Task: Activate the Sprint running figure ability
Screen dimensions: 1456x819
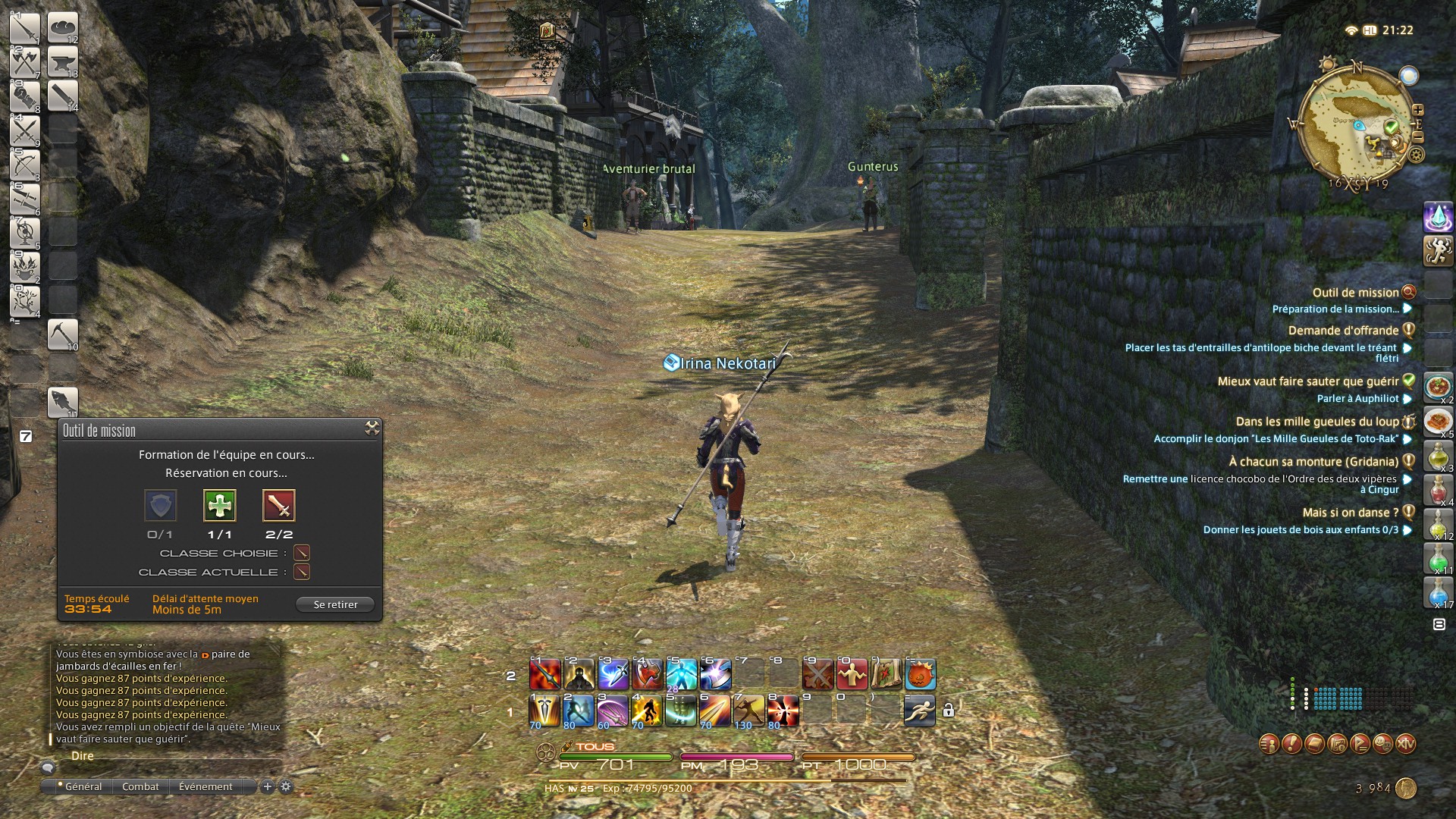Action: (x=919, y=711)
